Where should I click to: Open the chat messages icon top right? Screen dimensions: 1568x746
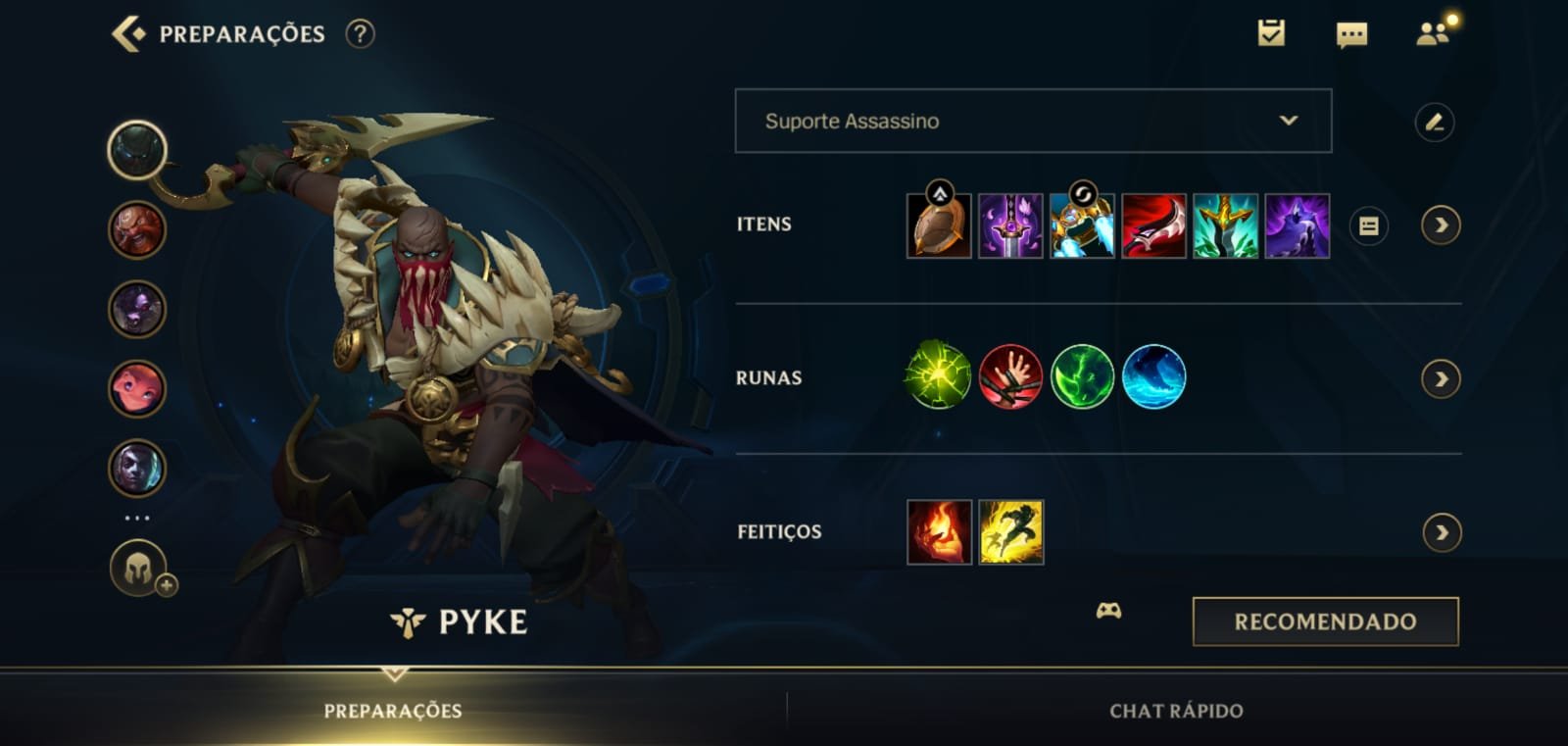point(1350,36)
